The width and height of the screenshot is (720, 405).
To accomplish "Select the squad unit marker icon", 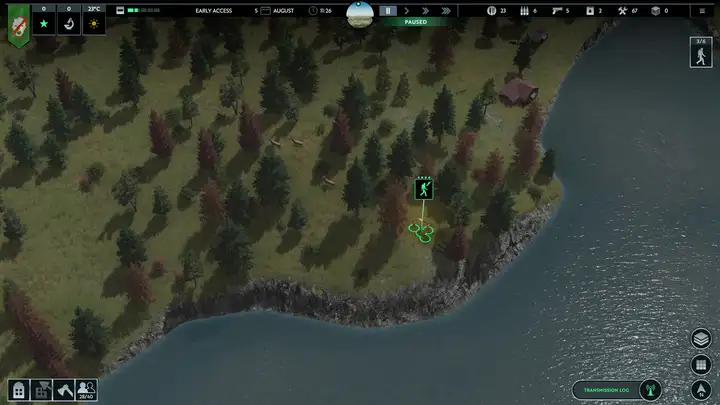I will tap(423, 188).
